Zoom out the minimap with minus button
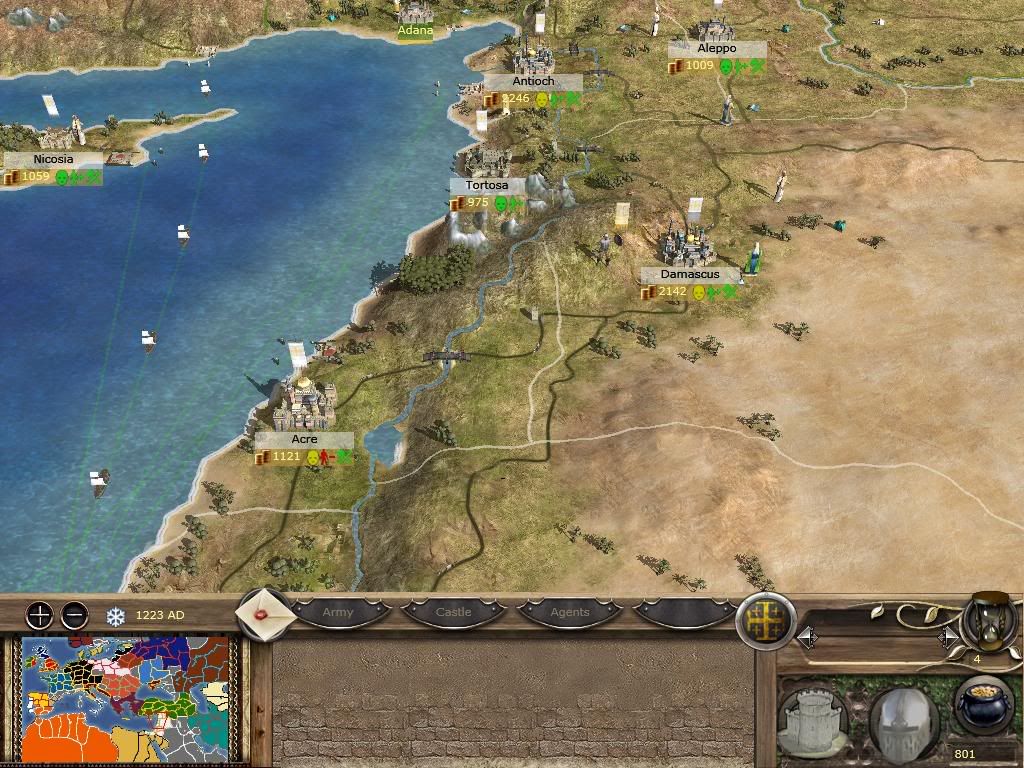Viewport: 1024px width, 768px height. (74, 615)
